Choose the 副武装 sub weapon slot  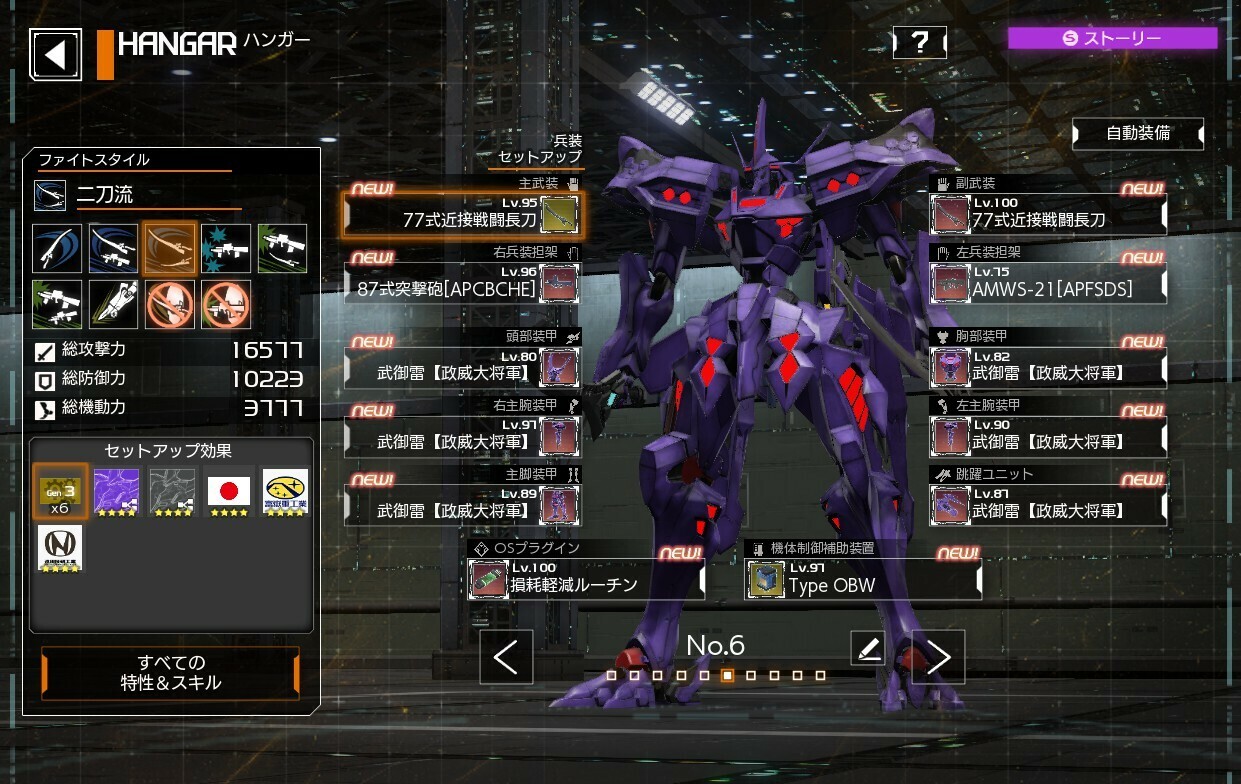1048,214
